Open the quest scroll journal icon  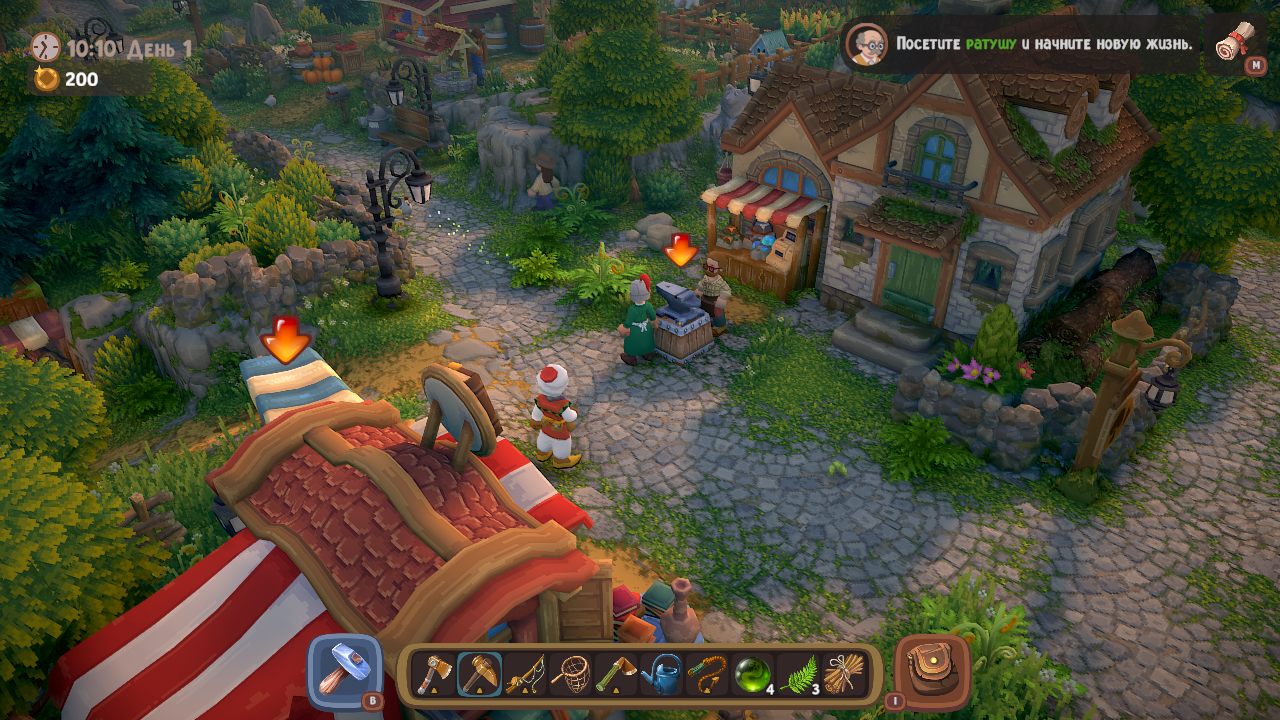click(x=1236, y=43)
